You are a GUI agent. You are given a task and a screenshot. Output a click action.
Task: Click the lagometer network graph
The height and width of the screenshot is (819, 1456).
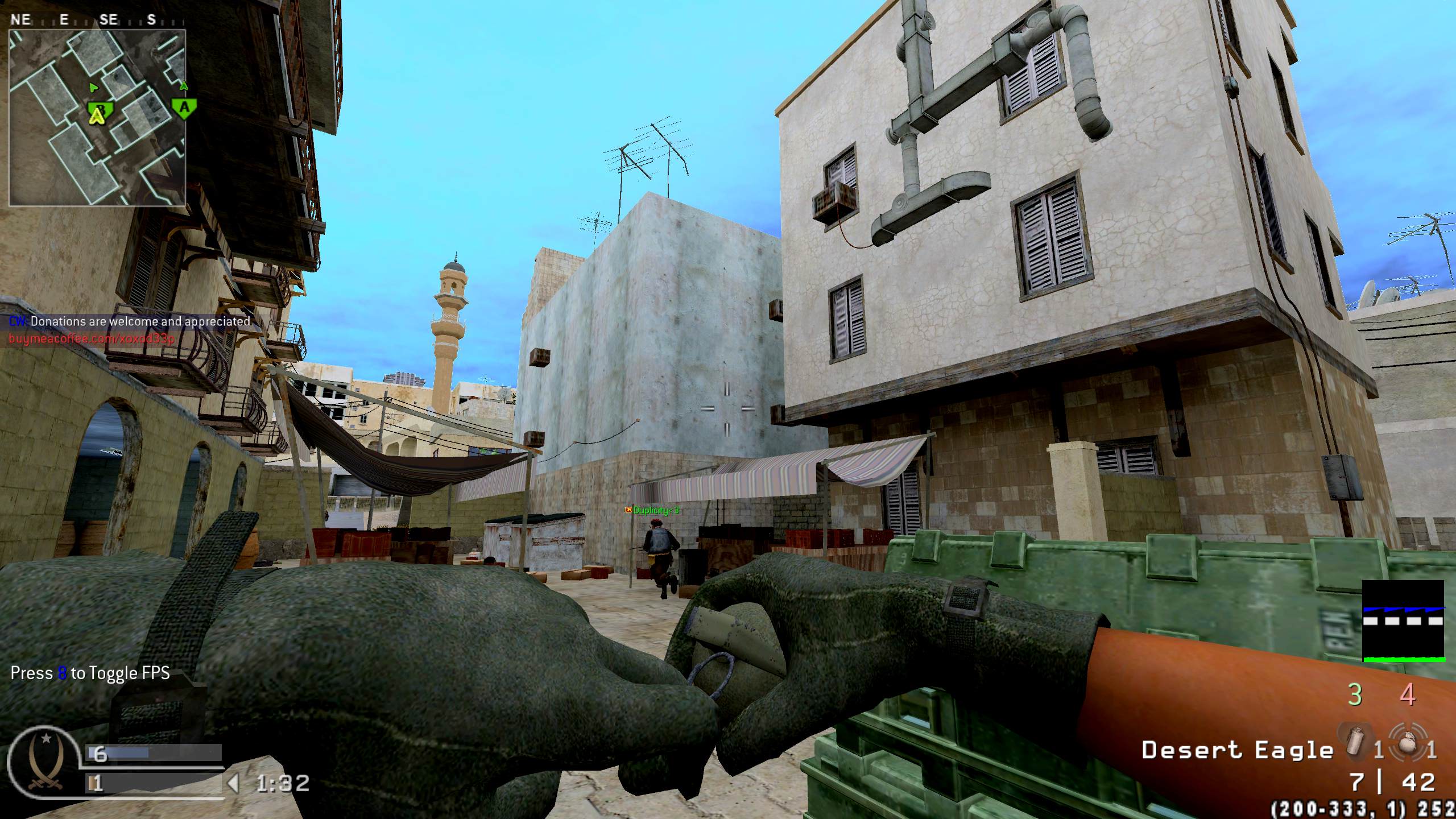[1403, 622]
